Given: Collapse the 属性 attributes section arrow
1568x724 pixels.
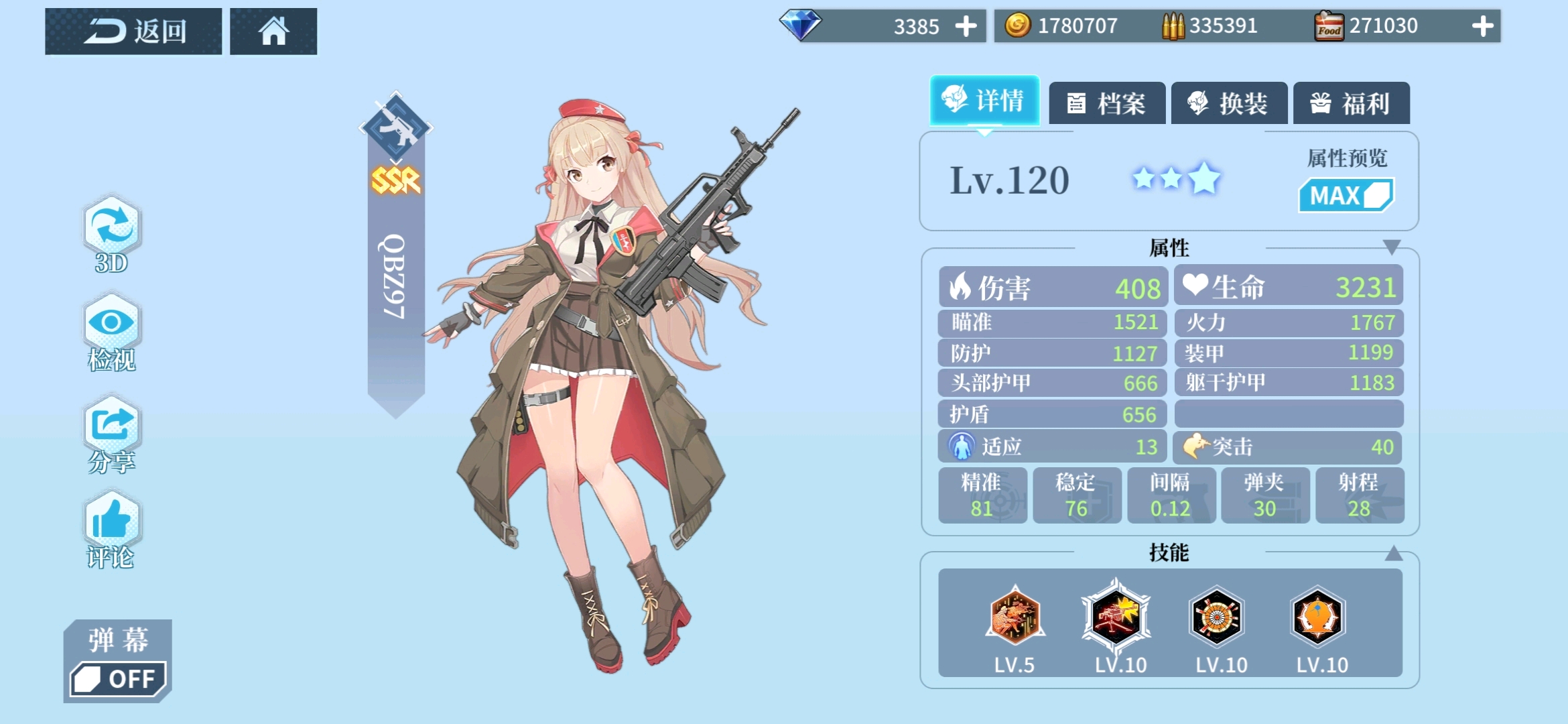Looking at the screenshot, I should (x=1392, y=247).
